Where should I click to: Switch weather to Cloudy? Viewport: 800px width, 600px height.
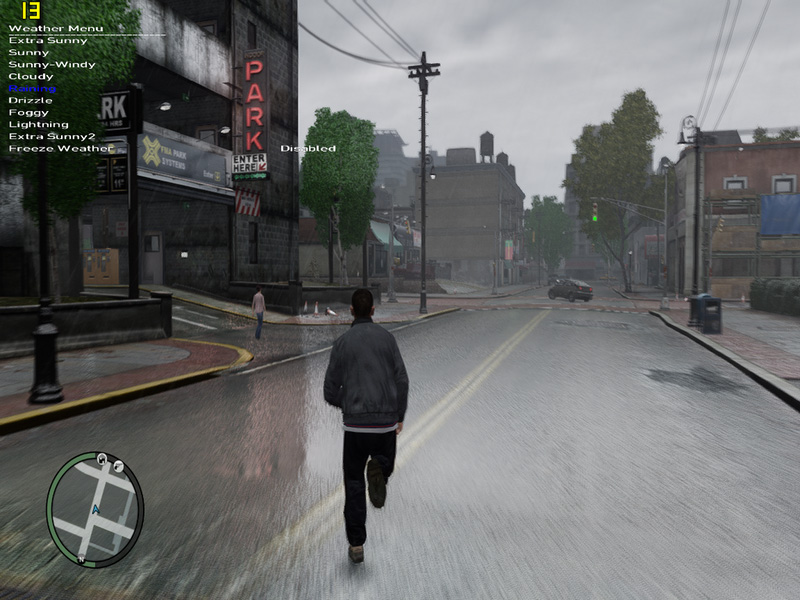31,76
